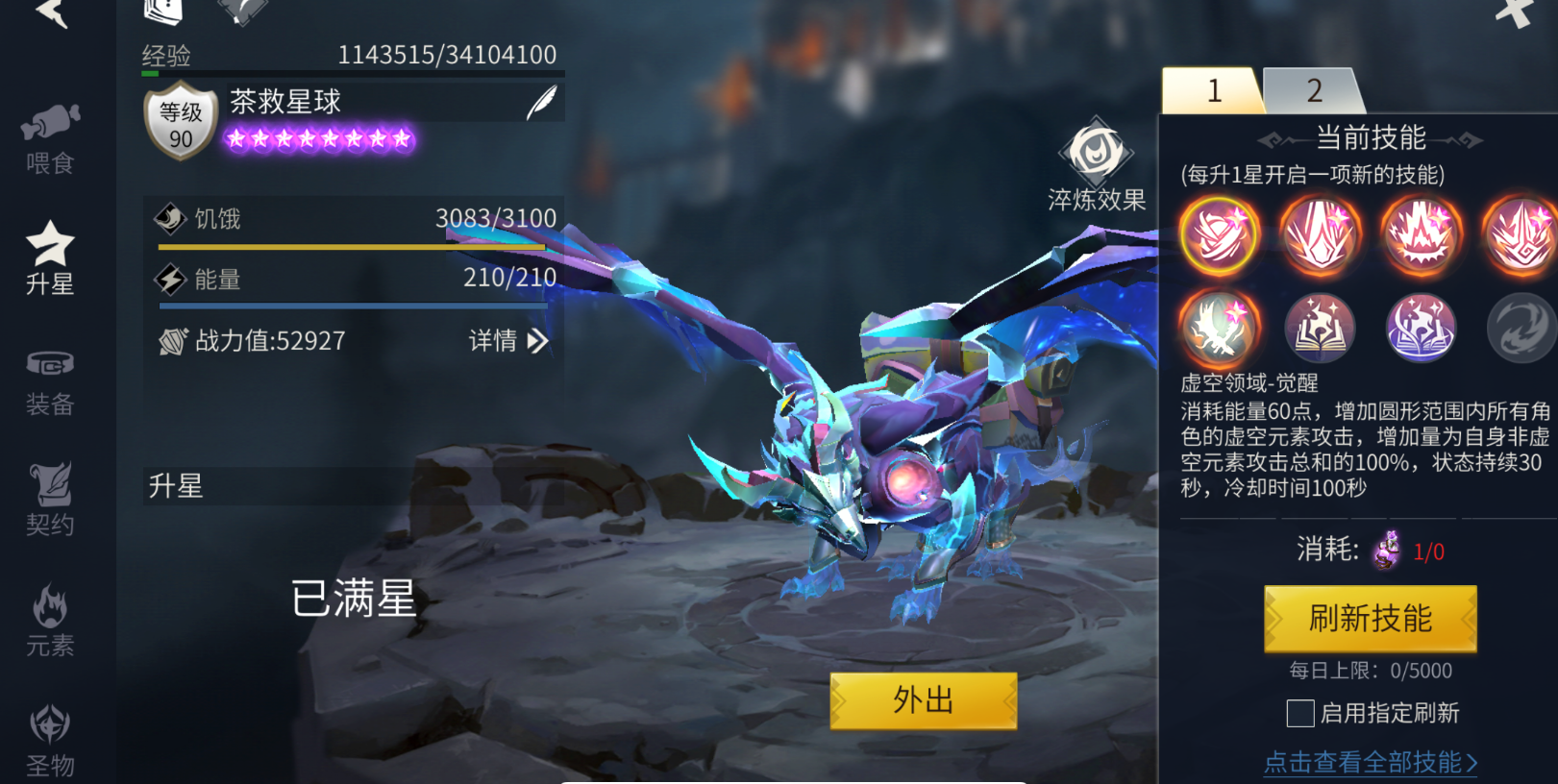Select the wing-shaped skill icon

[1219, 328]
